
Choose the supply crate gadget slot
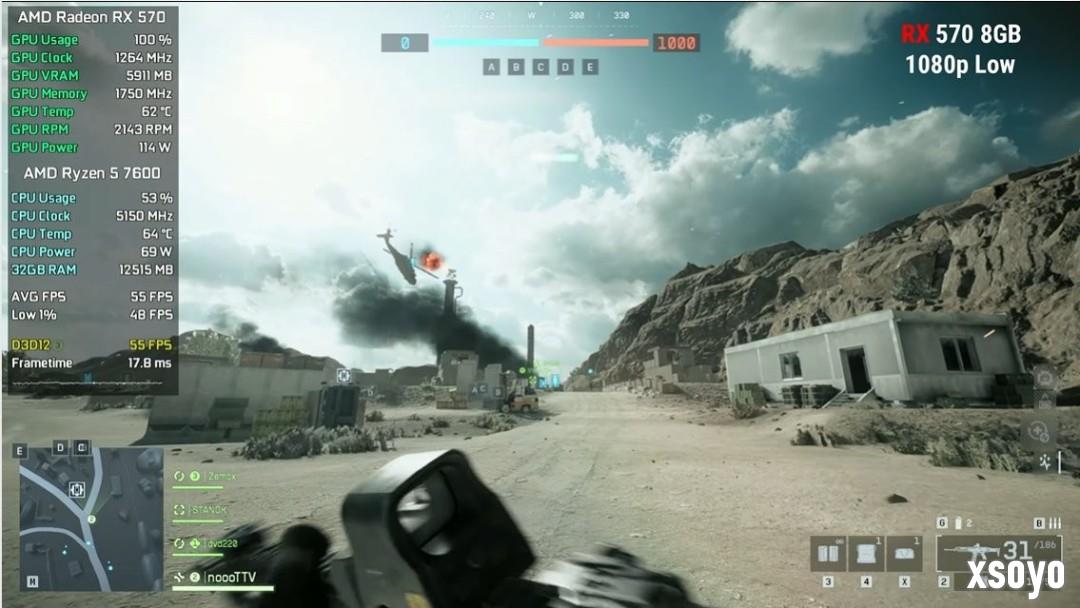click(865, 553)
